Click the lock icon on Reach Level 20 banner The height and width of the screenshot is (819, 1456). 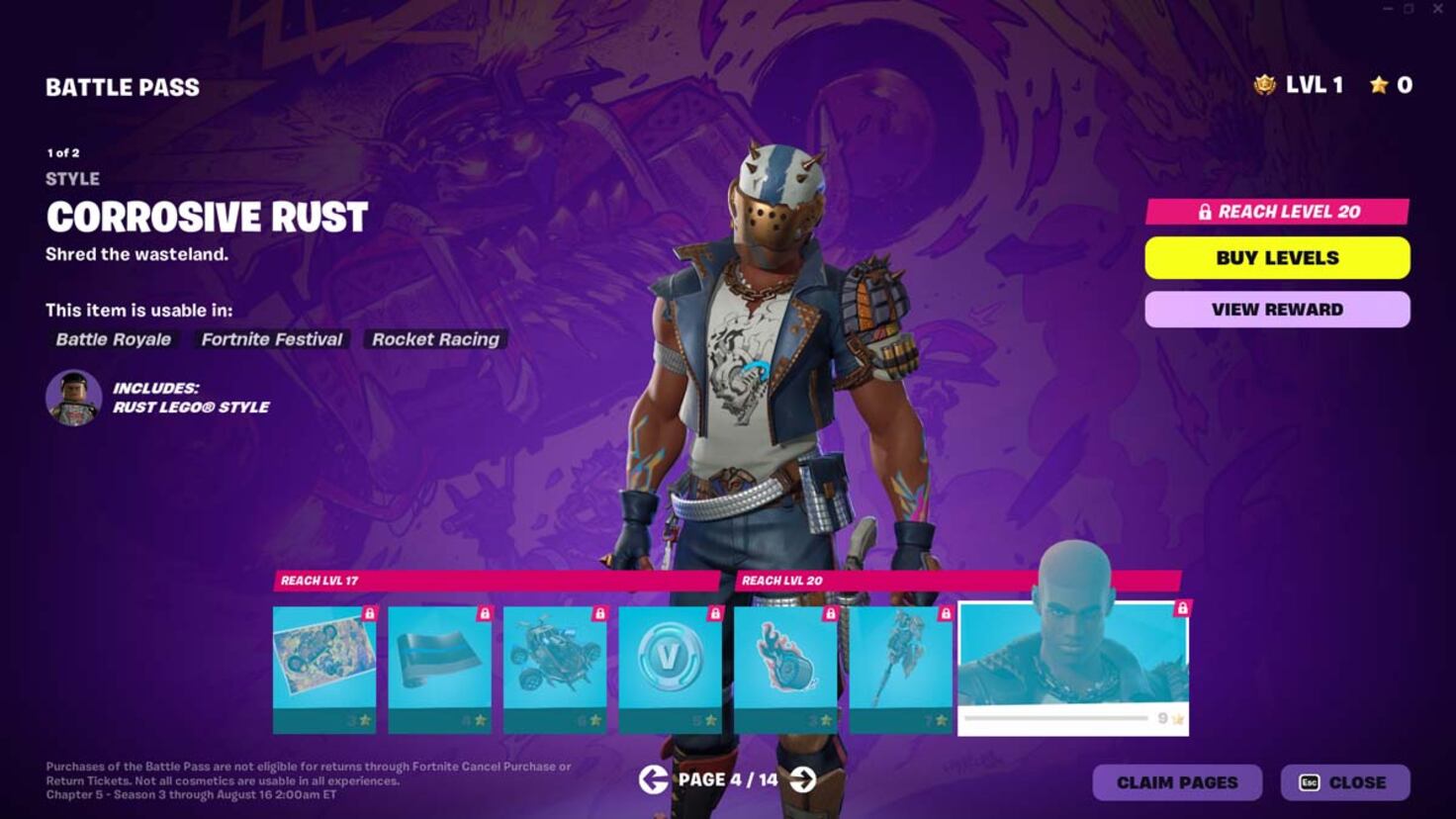(1205, 212)
